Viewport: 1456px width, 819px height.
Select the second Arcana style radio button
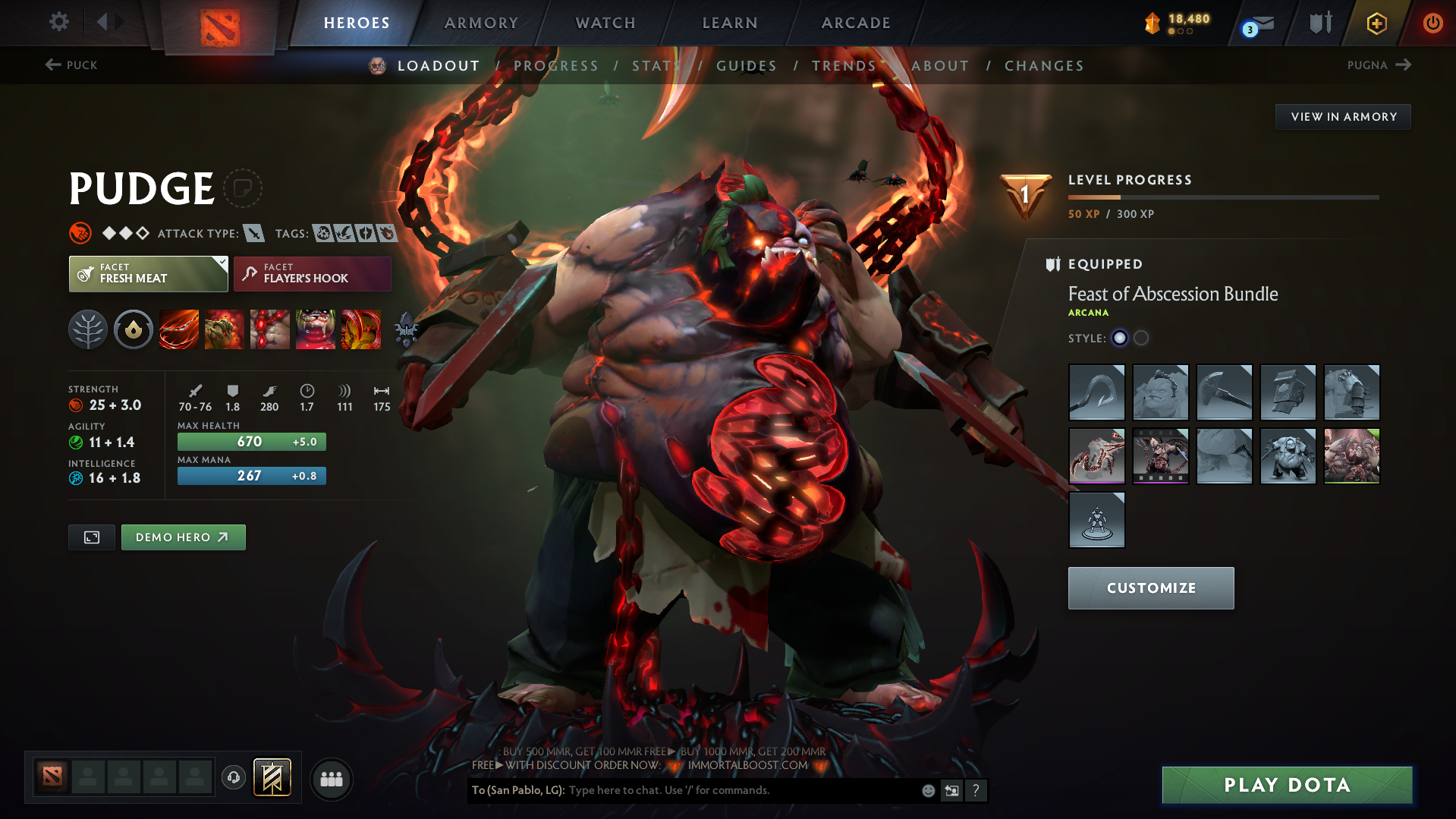(1140, 338)
